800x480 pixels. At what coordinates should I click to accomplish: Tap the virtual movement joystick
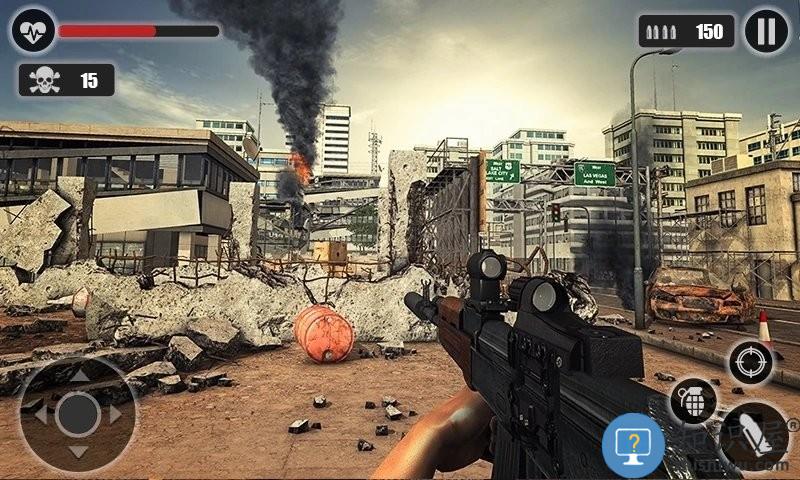pos(77,414)
